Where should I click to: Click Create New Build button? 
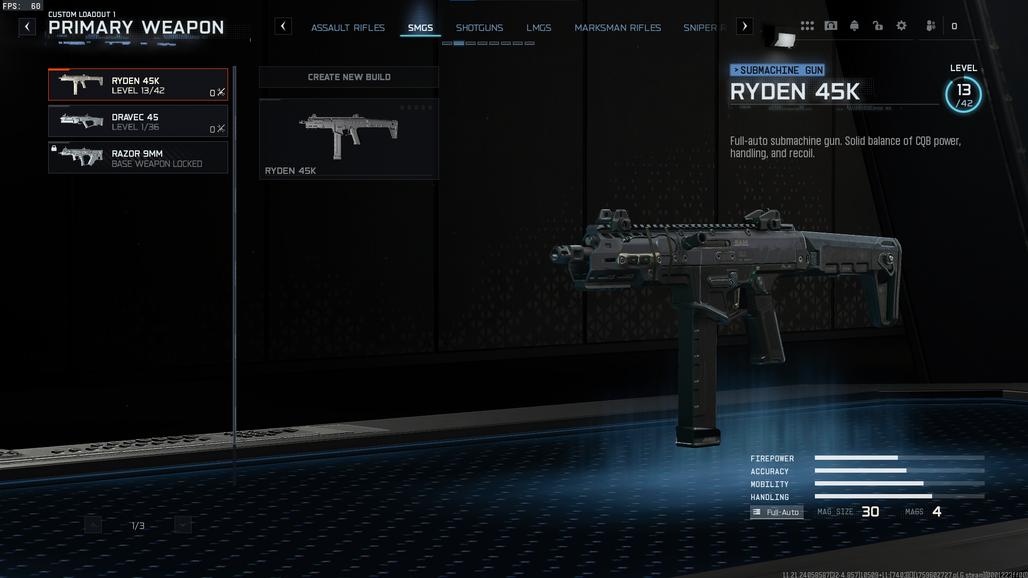point(349,77)
